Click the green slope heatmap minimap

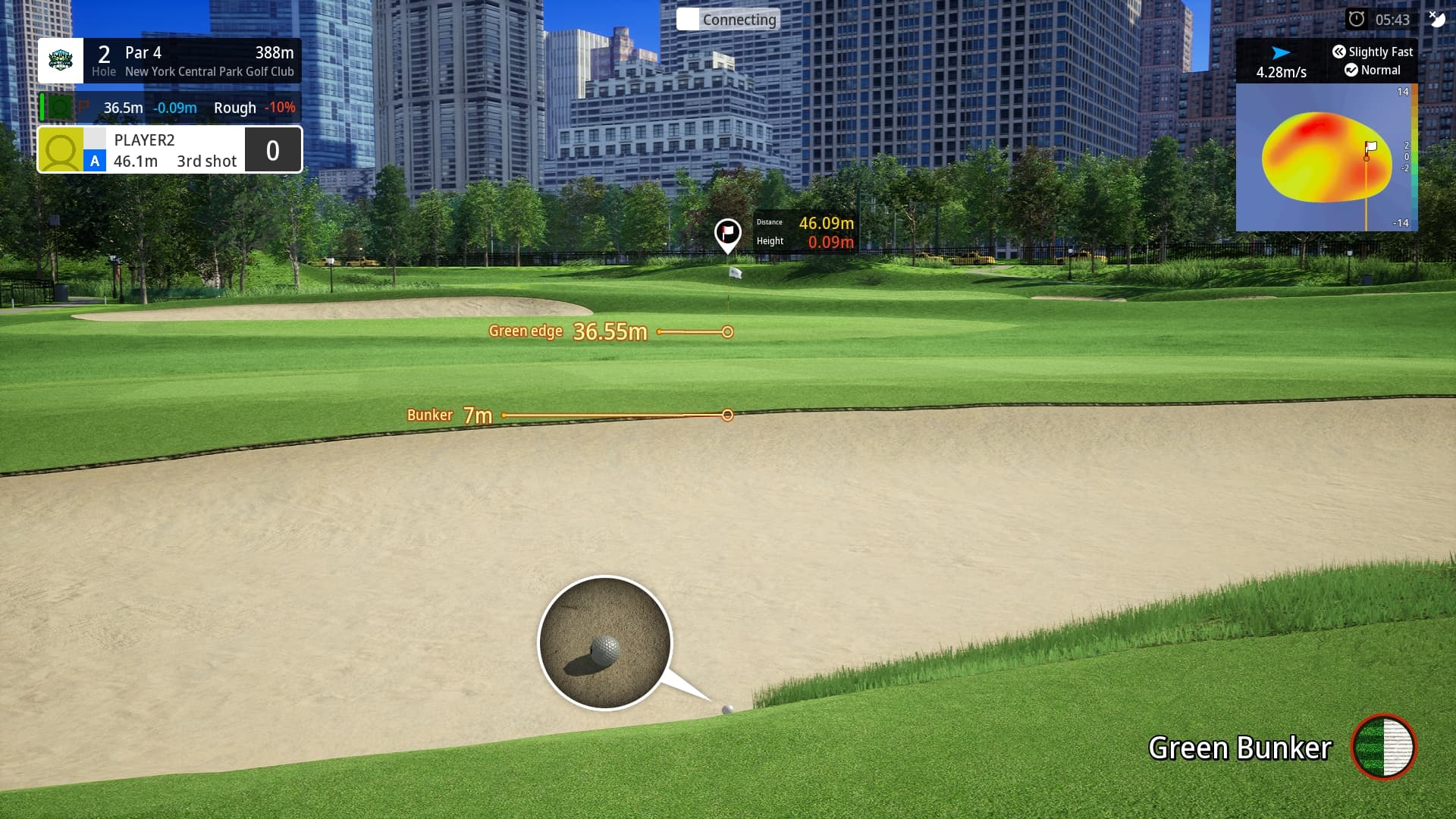click(1326, 158)
